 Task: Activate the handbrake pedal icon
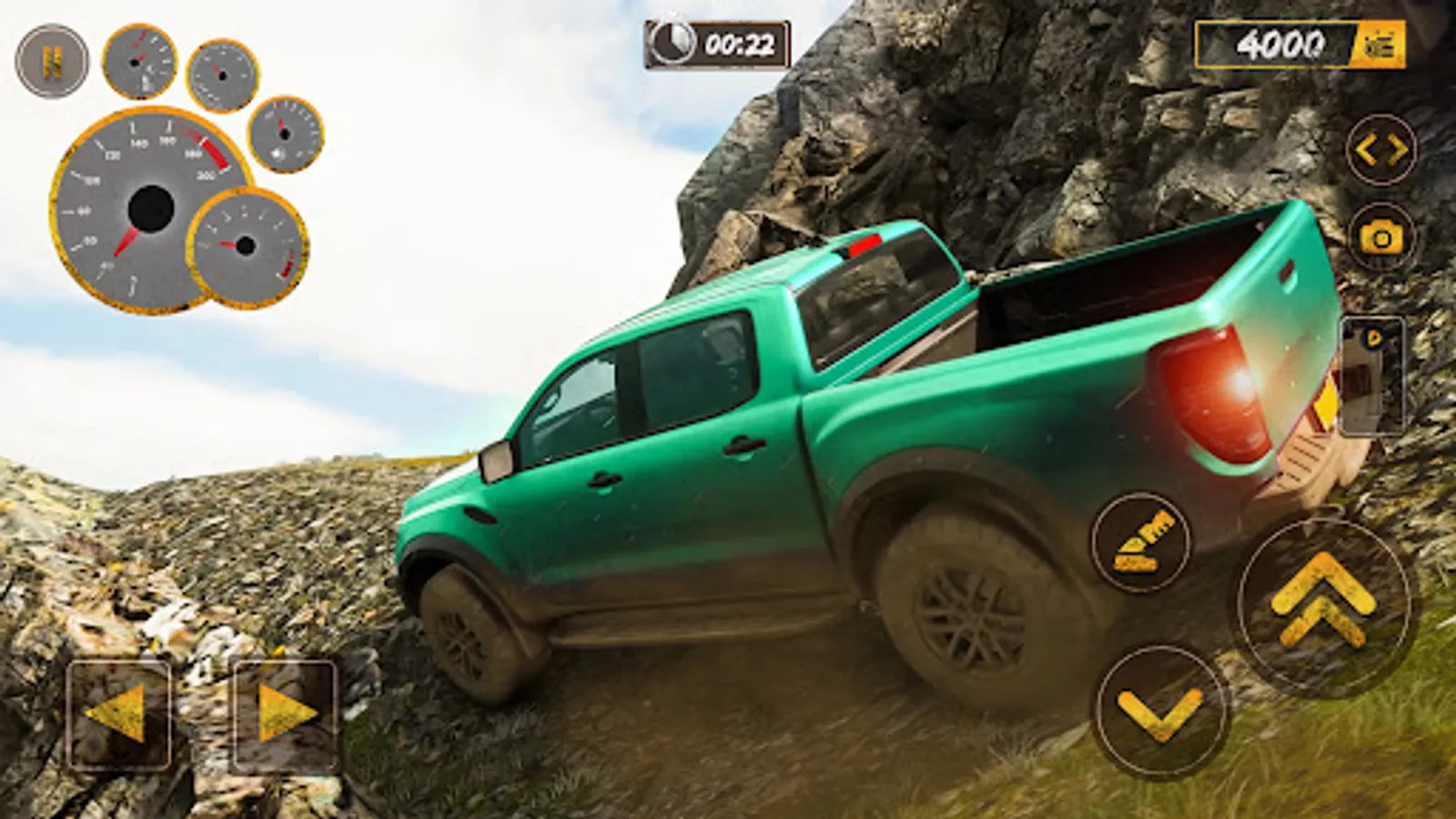coord(1141,542)
